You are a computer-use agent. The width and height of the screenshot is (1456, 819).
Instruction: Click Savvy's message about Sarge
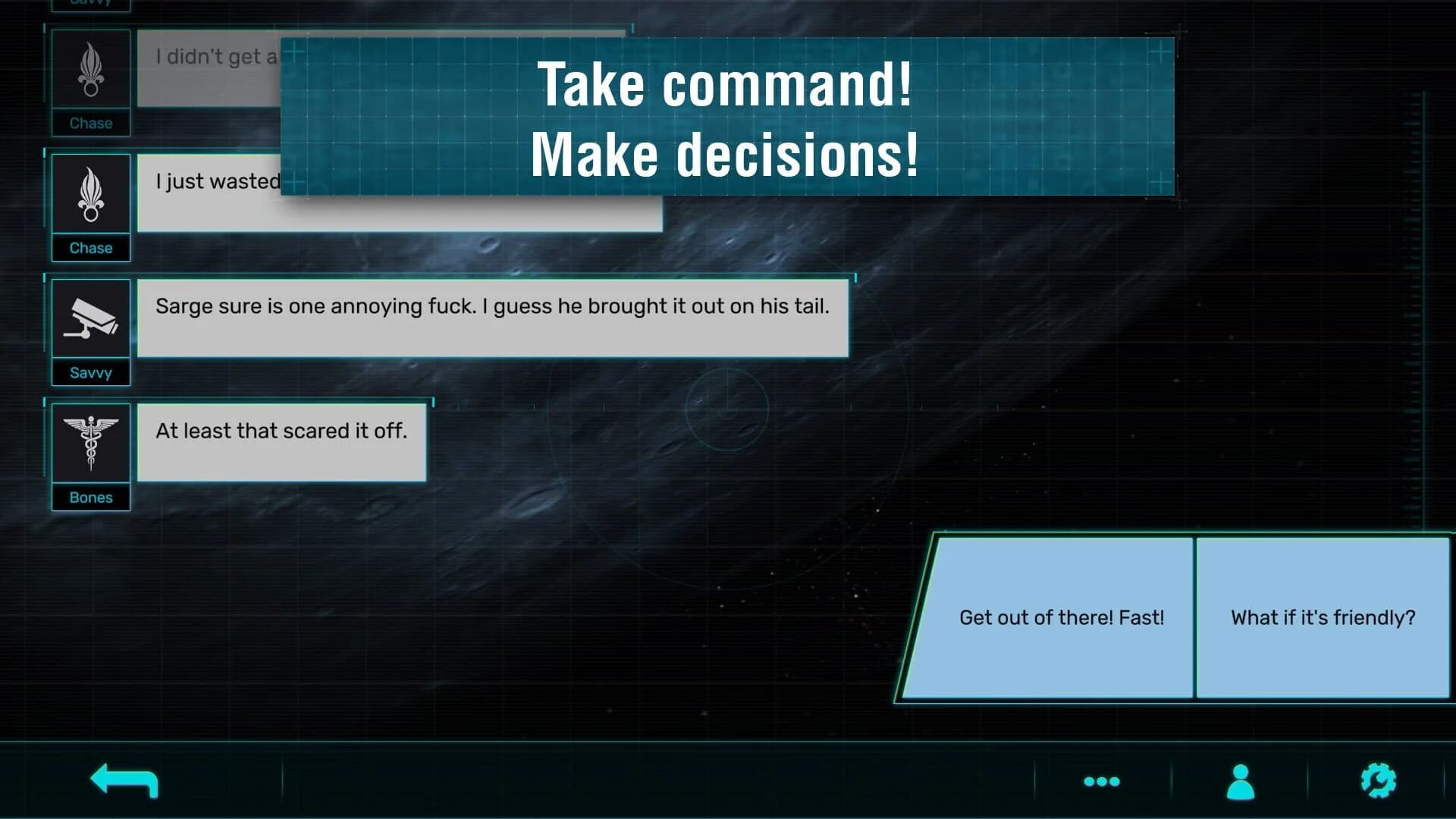pyautogui.click(x=492, y=317)
